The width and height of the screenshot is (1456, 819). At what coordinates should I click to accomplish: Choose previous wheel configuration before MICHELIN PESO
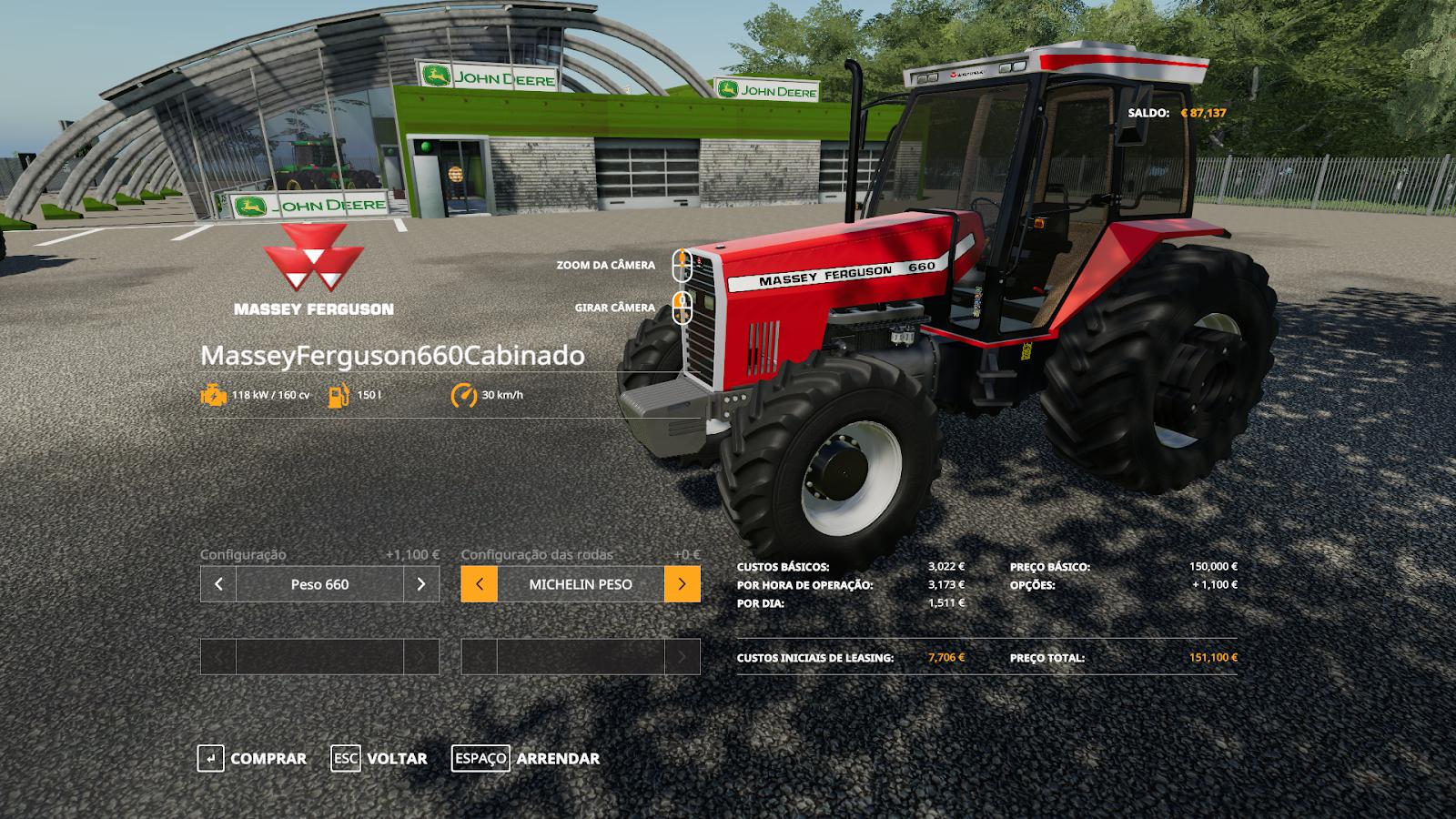tap(480, 584)
